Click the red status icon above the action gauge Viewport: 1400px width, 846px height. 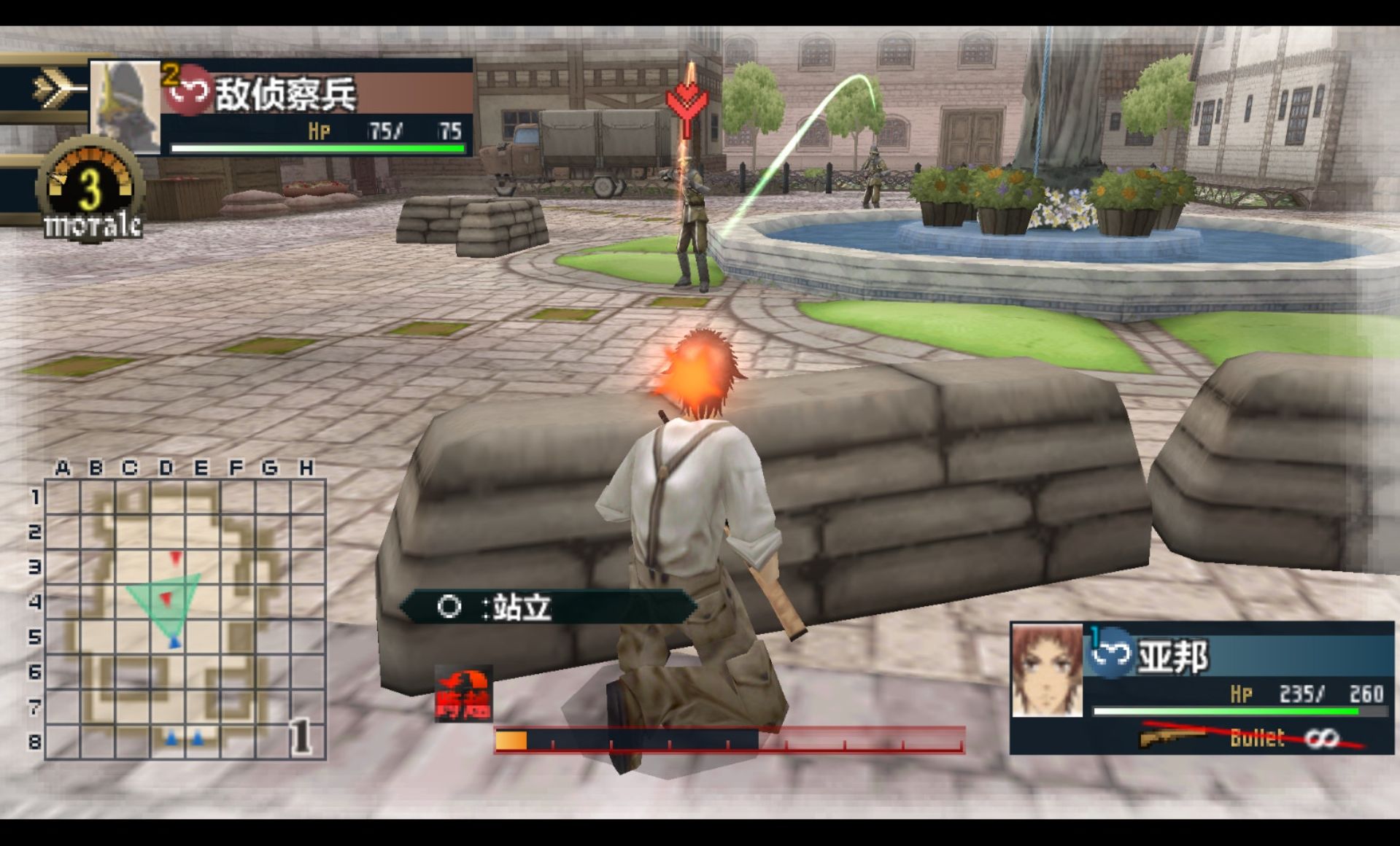tap(463, 694)
